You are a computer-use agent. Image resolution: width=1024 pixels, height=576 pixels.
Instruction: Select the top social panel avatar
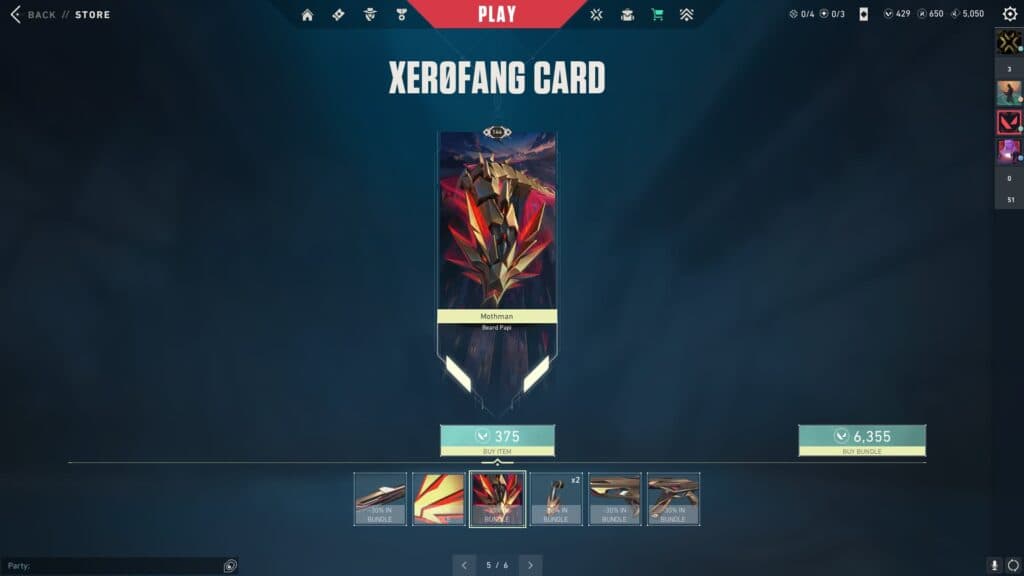coord(1008,41)
